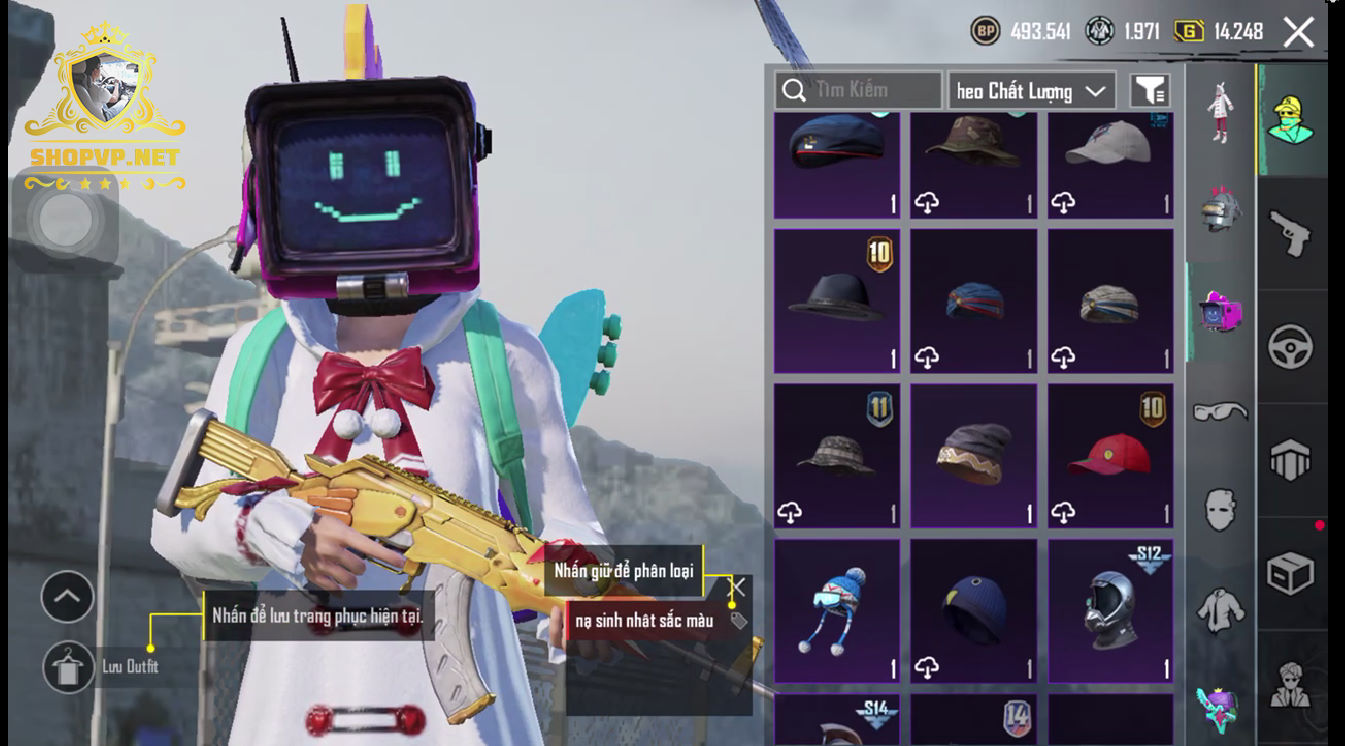Open the steering wheel vehicles tab
Image resolution: width=1345 pixels, height=746 pixels.
(x=1290, y=347)
